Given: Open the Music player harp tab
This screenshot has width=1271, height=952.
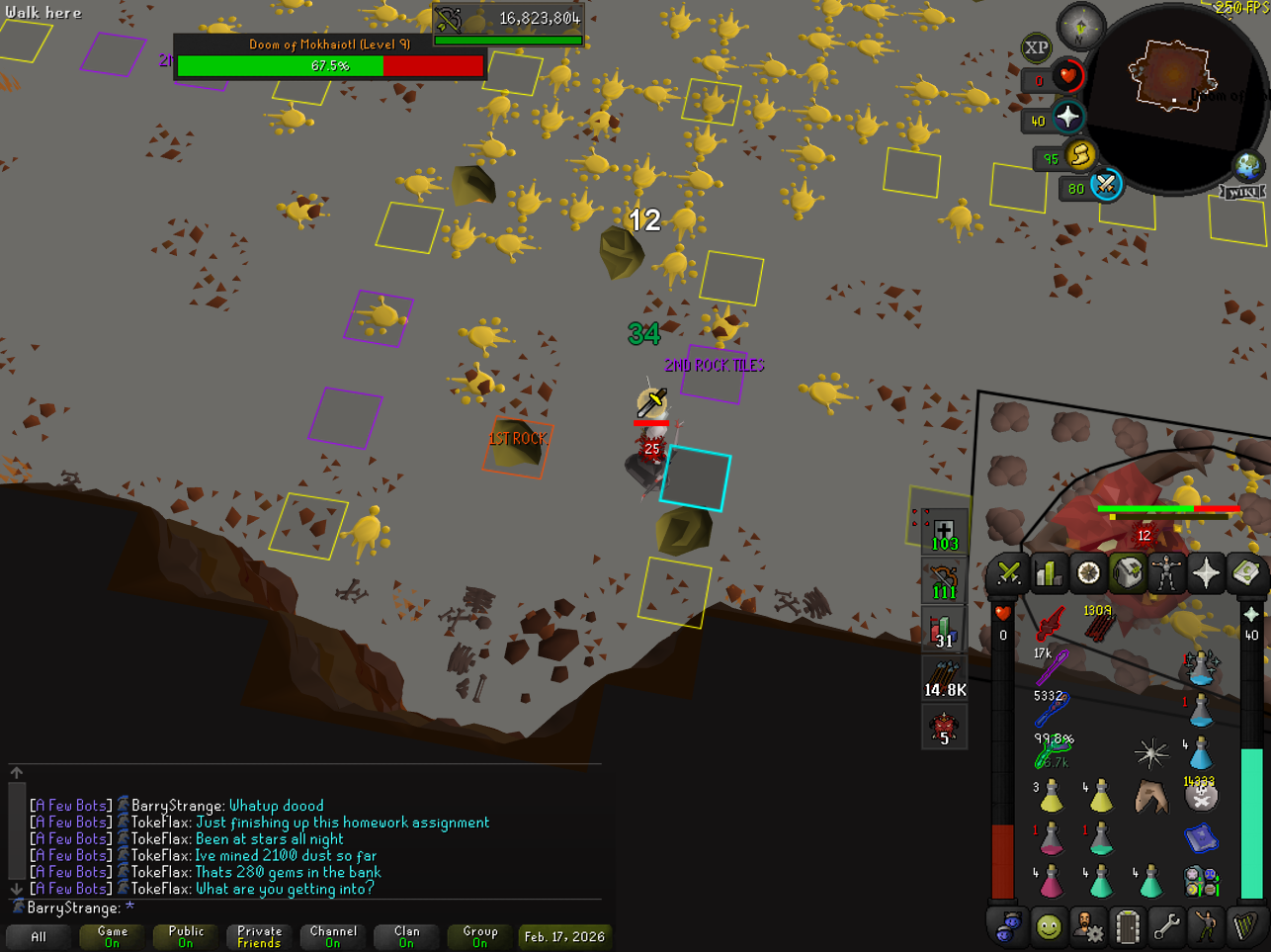Looking at the screenshot, I should click(1245, 927).
